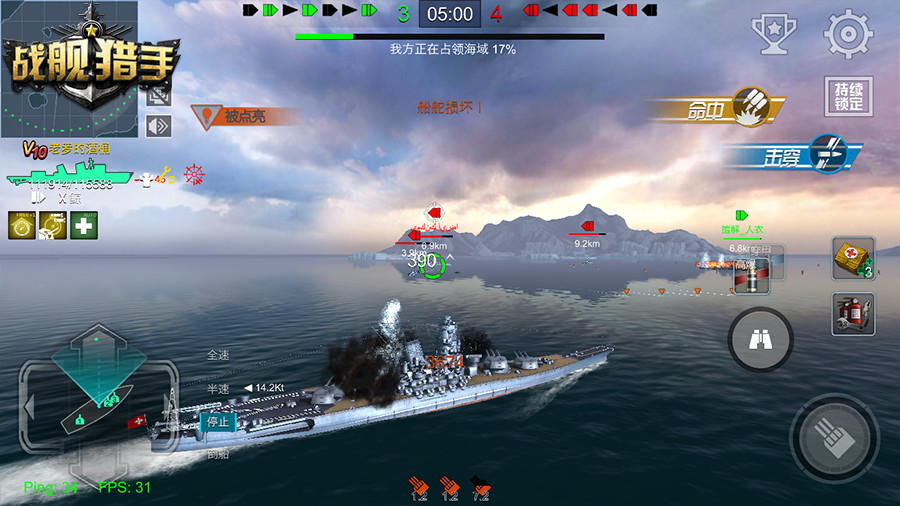Select the high-explosive shell ammo

click(x=754, y=276)
